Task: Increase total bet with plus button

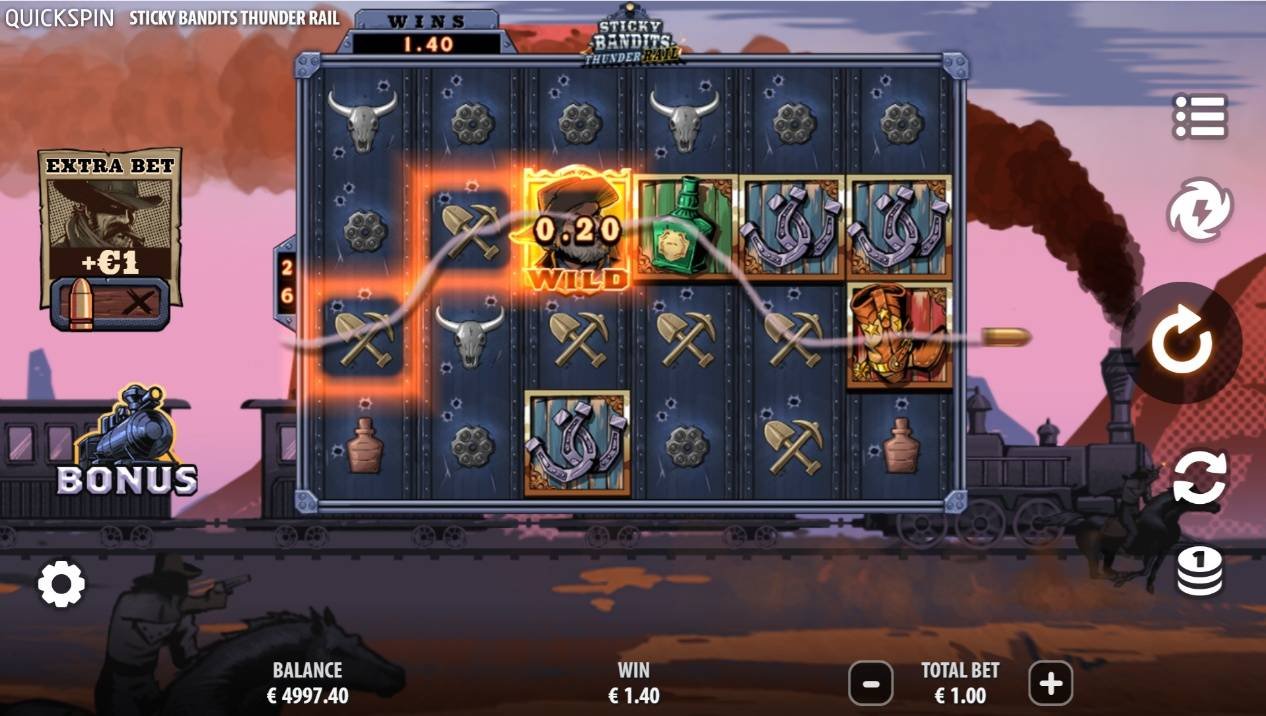Action: point(1050,684)
